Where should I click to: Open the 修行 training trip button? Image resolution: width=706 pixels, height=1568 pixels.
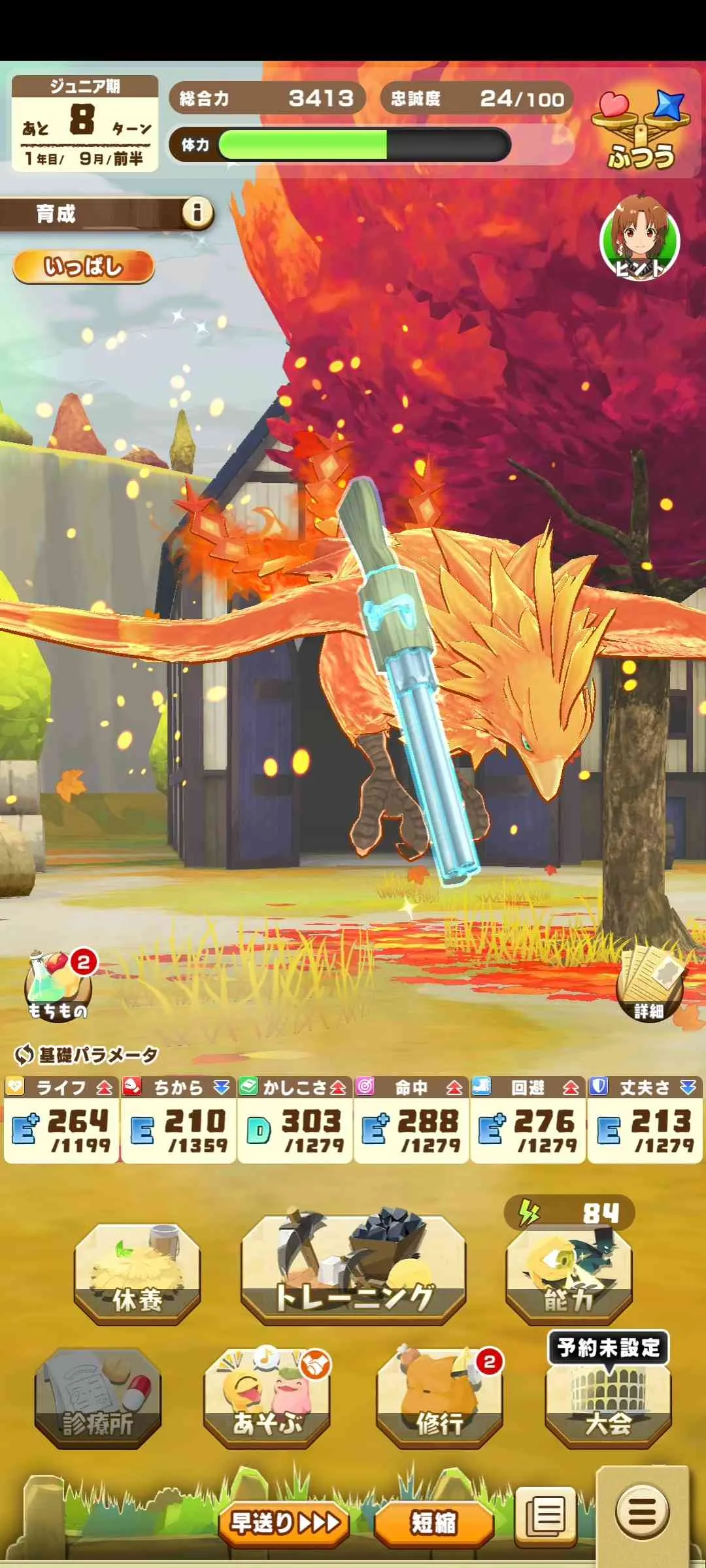pos(439,1398)
